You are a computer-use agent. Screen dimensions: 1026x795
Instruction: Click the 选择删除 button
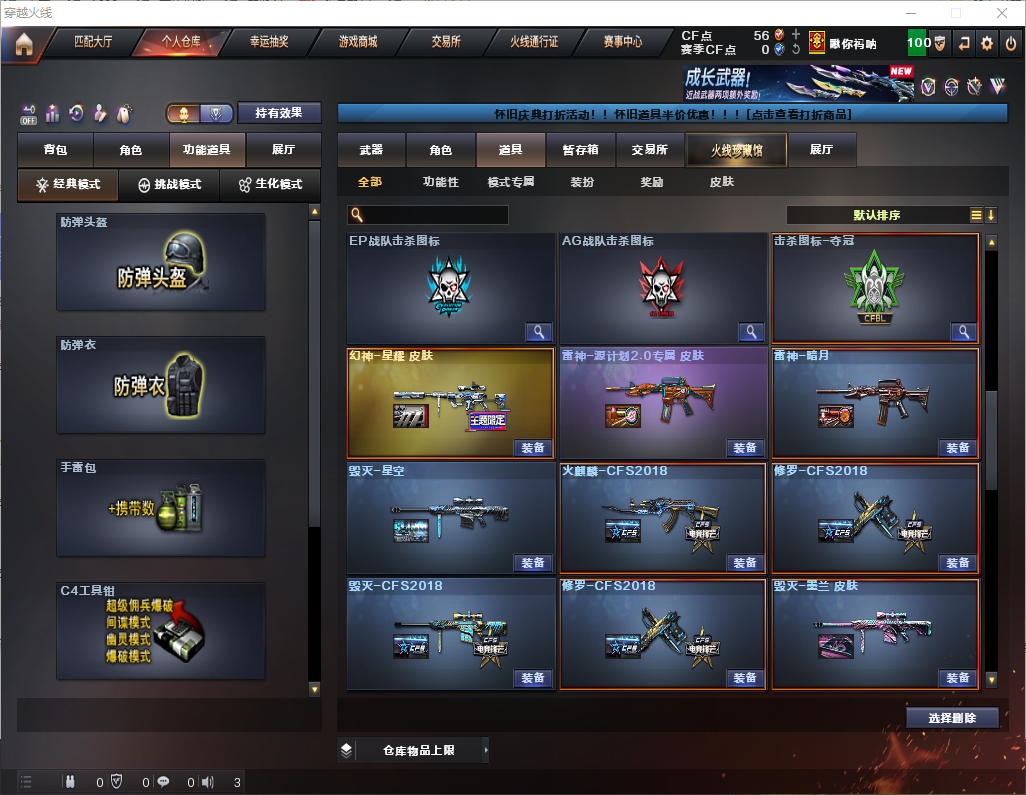pos(952,718)
